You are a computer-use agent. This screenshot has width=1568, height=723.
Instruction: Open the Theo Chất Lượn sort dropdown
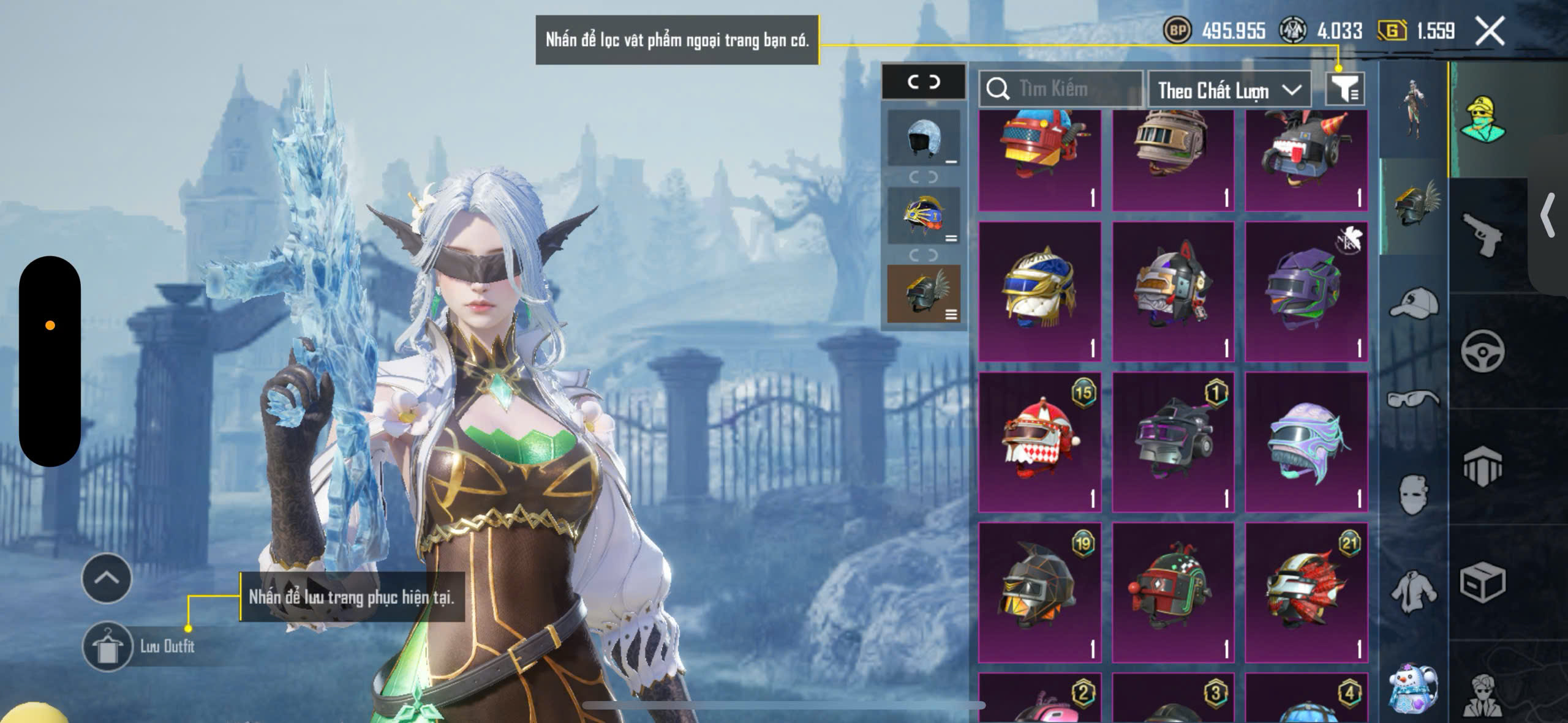pos(1229,91)
